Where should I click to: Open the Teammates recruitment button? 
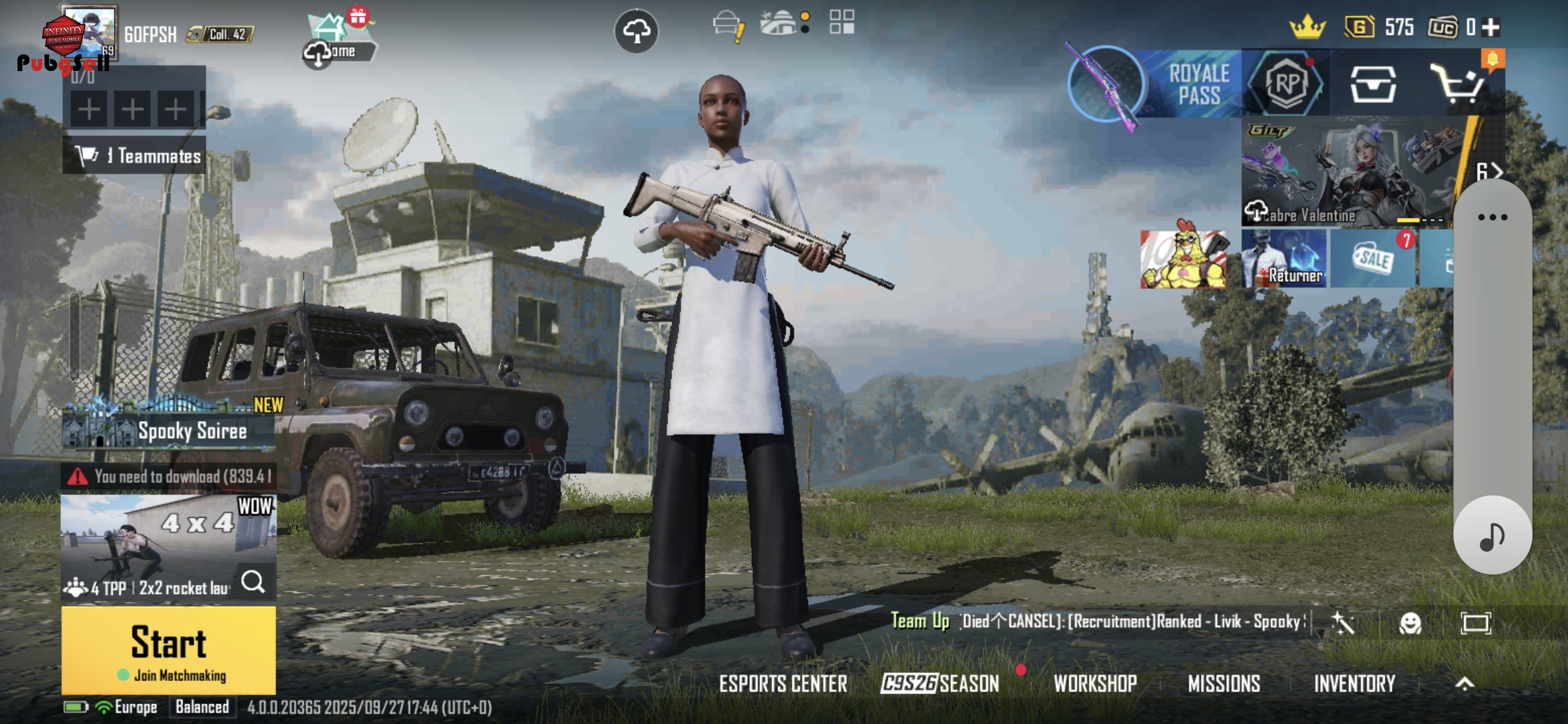pos(135,156)
